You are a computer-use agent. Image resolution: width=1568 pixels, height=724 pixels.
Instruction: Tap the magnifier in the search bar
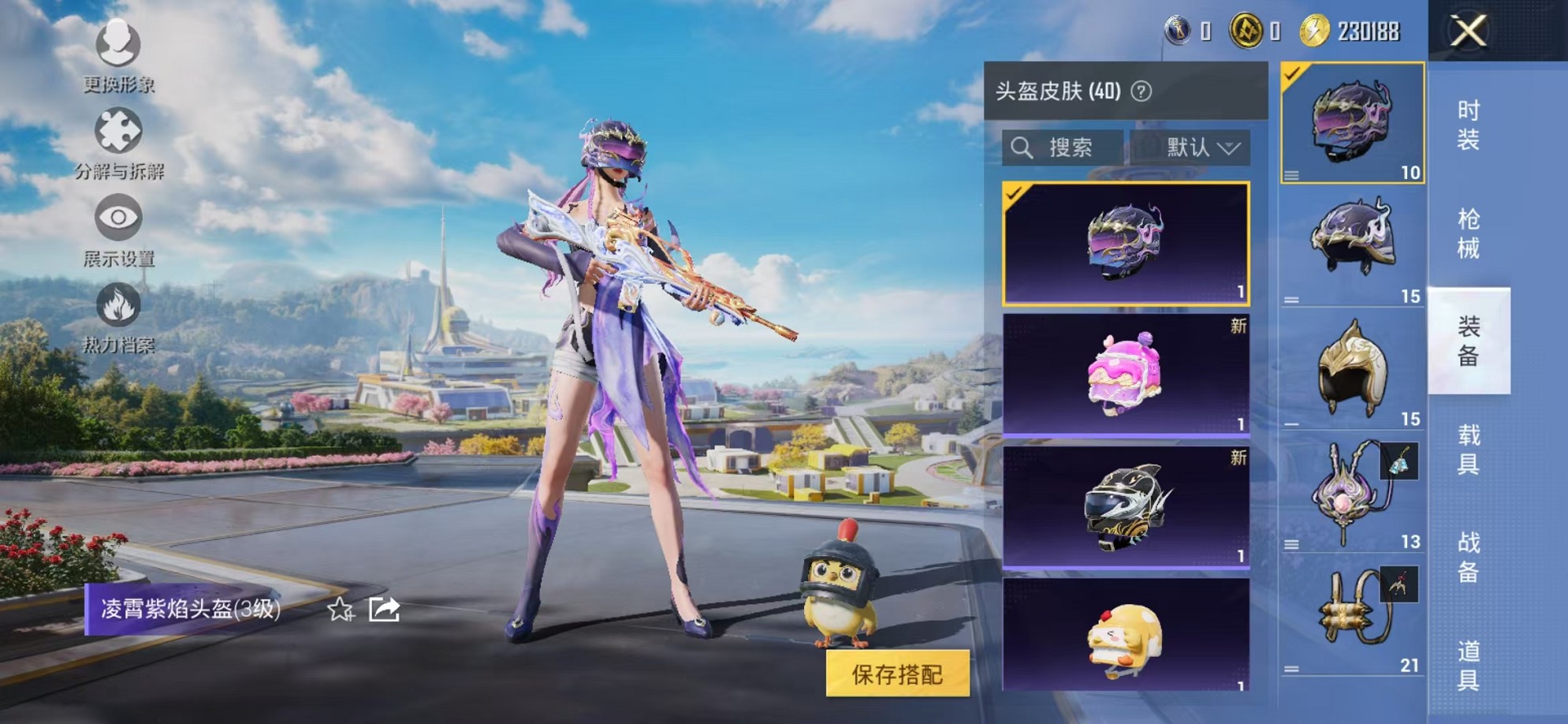click(1023, 147)
